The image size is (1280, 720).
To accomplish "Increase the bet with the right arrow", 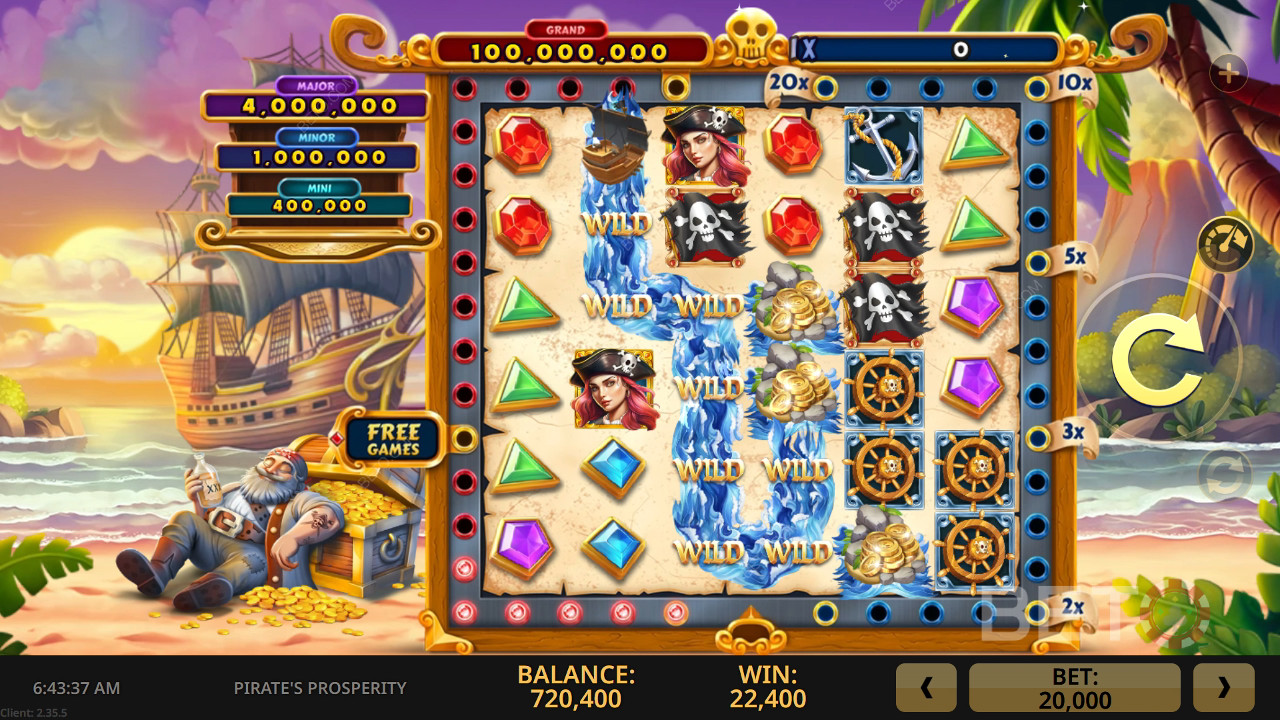I will 1223,687.
